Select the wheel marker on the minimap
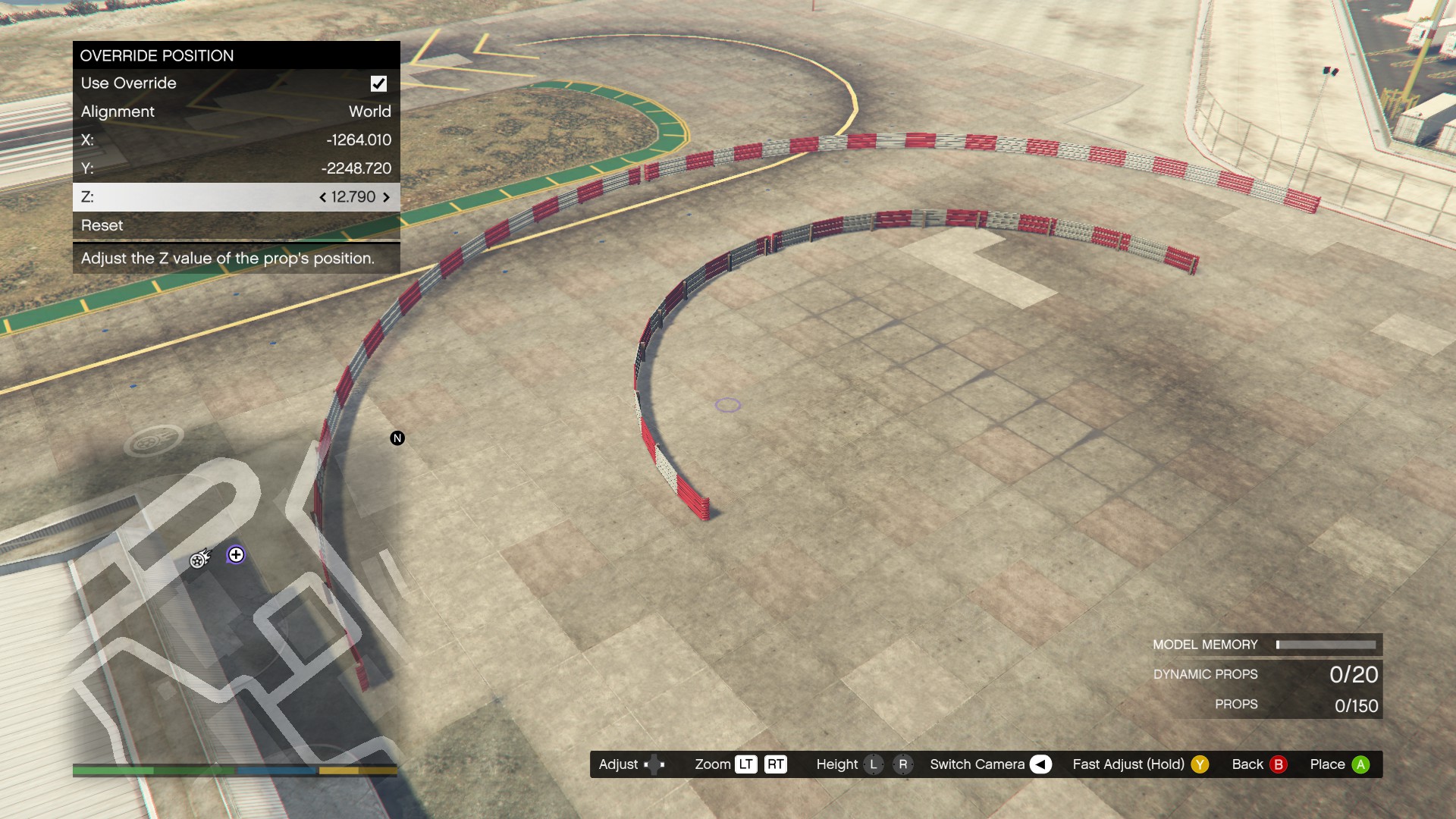Image resolution: width=1456 pixels, height=819 pixels. pyautogui.click(x=199, y=560)
